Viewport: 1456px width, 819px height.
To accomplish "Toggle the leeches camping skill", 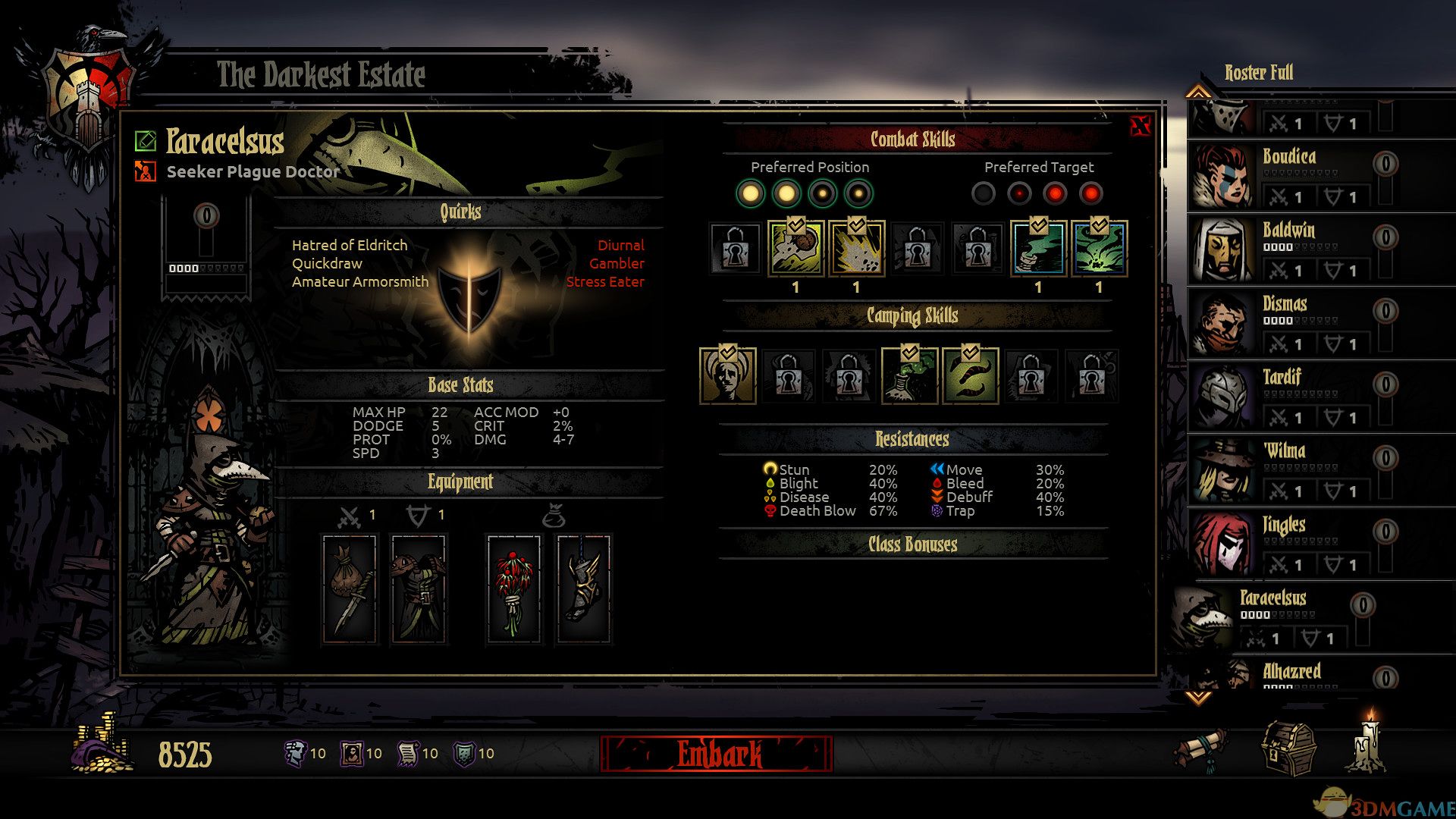I will pos(970,376).
